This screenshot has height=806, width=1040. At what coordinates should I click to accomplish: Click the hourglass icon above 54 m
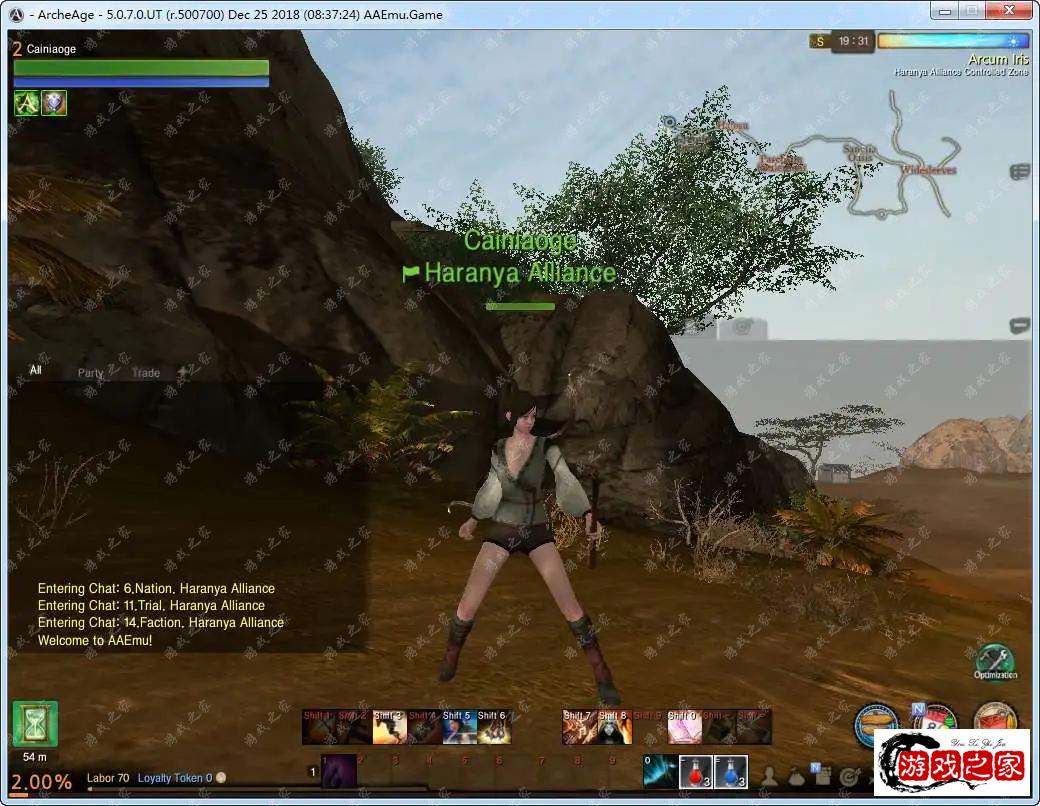click(35, 724)
